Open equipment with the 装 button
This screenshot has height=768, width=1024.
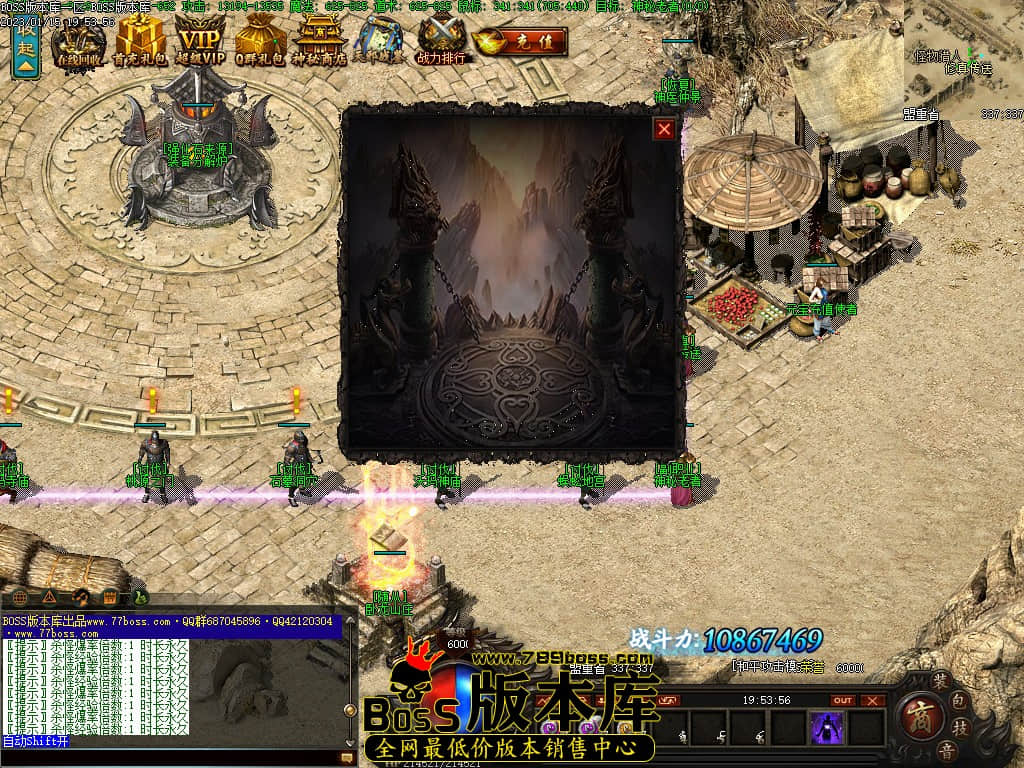click(x=939, y=679)
